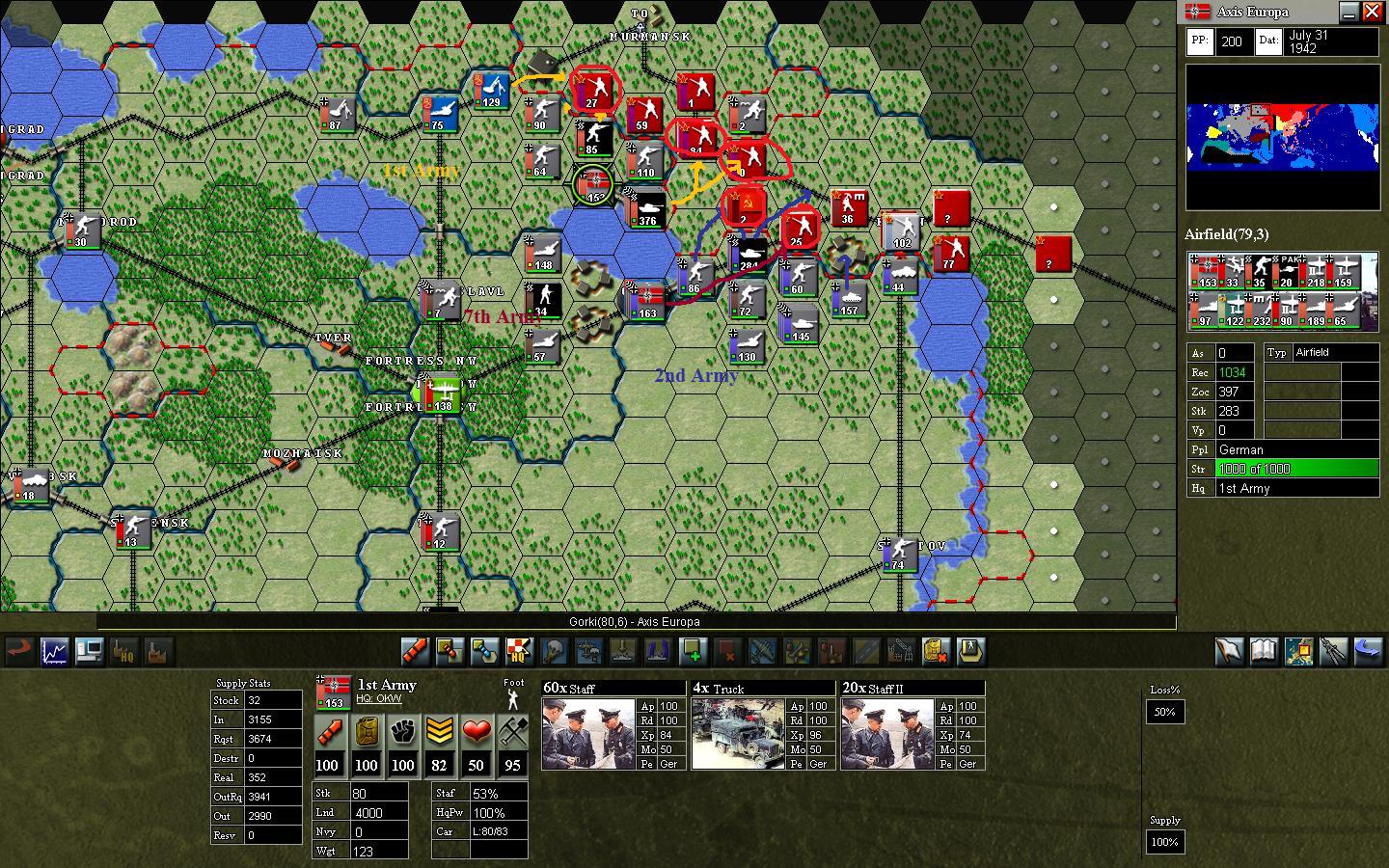Open the strategic Europe map icon
The height and width of the screenshot is (868, 1389).
[1297, 653]
